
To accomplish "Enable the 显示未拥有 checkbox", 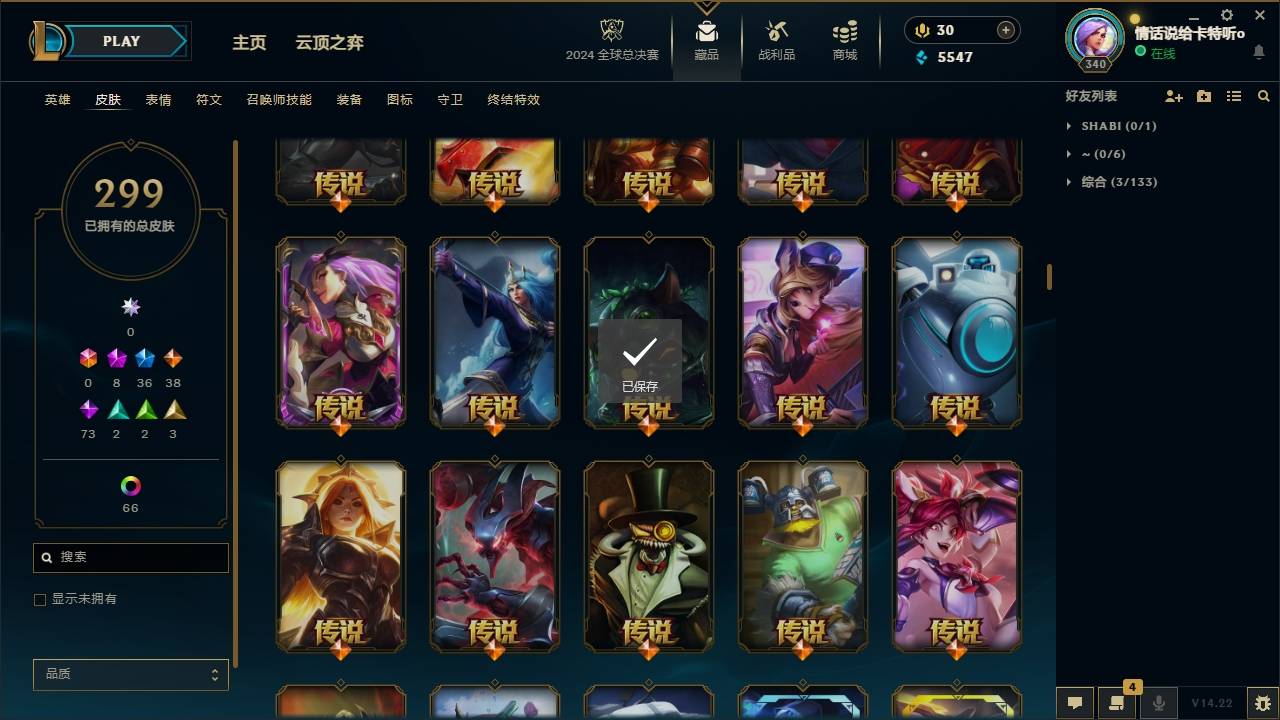I will pyautogui.click(x=40, y=599).
